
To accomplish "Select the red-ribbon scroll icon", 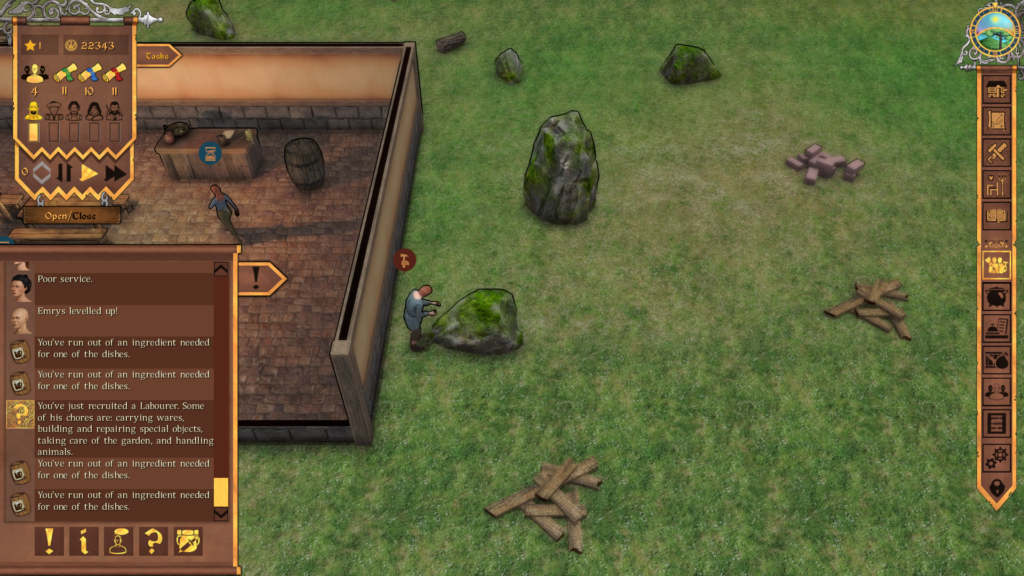I will coord(115,73).
